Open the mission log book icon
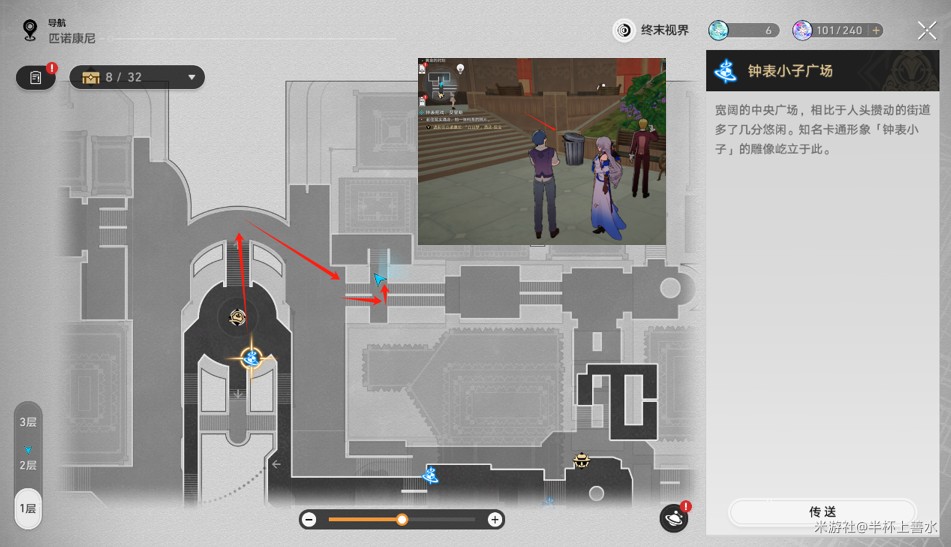The height and width of the screenshot is (547, 951). pos(36,77)
